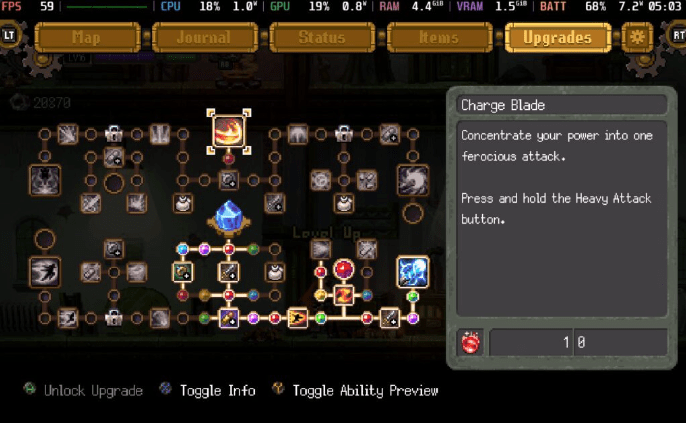Select the highlighted Charge Blade upgrade node

pyautogui.click(x=228, y=131)
